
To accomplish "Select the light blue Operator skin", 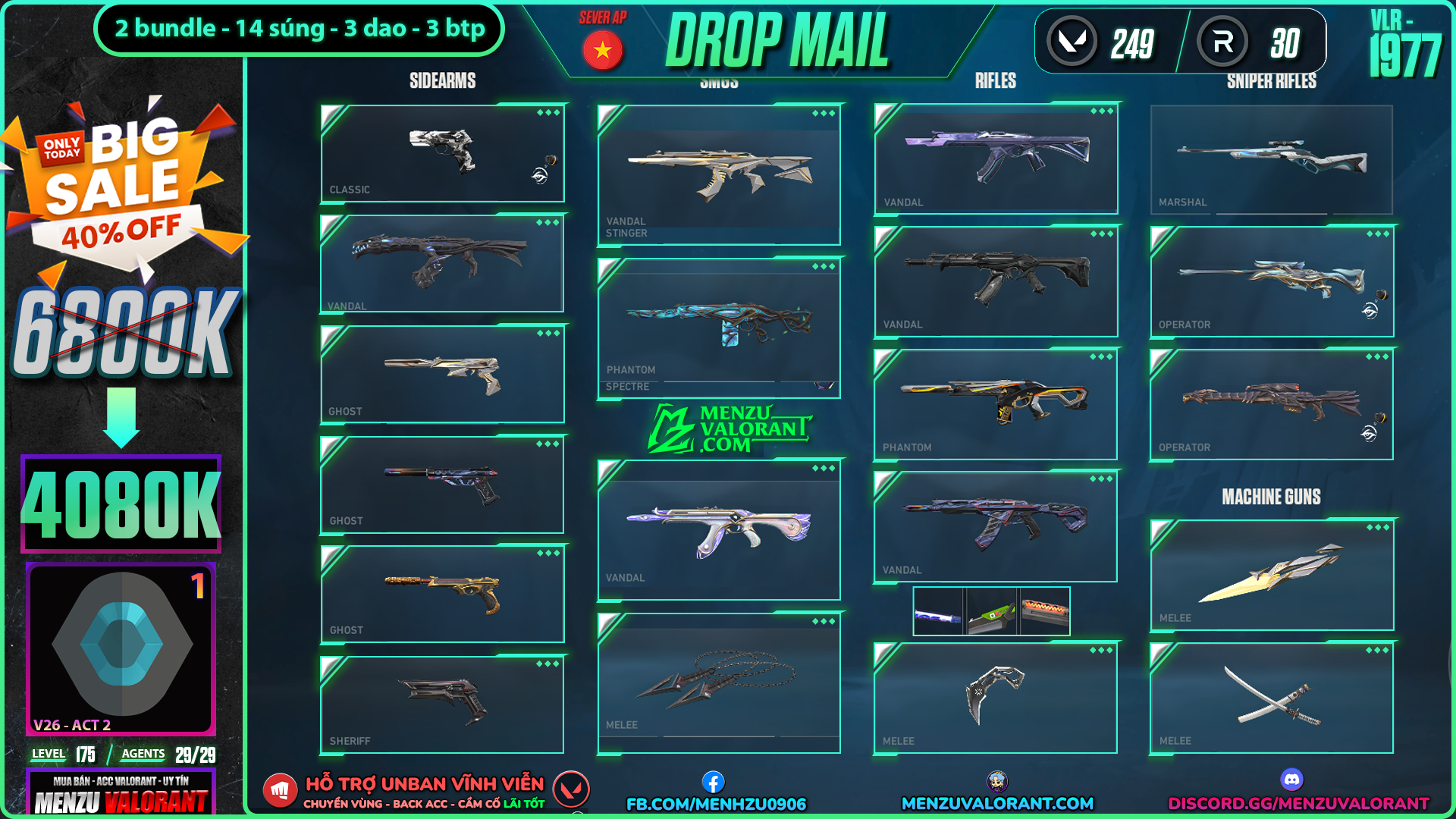I will tap(1271, 281).
